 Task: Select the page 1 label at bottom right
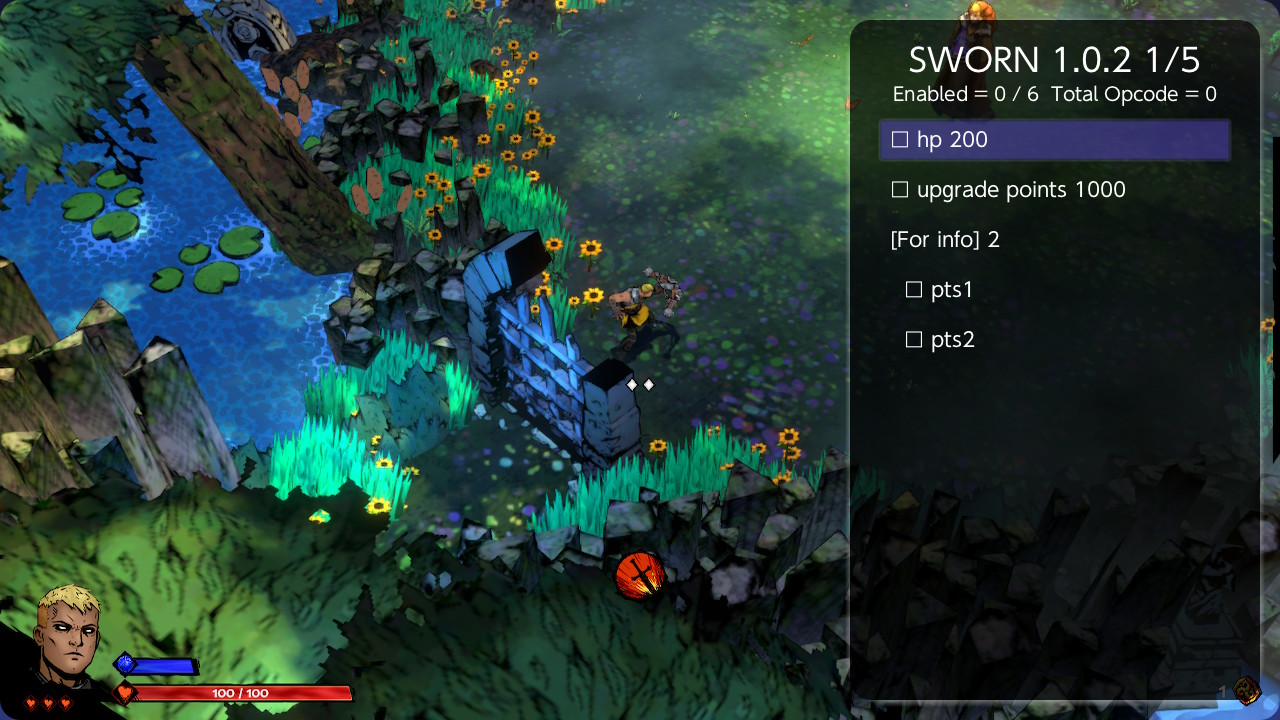point(1221,690)
